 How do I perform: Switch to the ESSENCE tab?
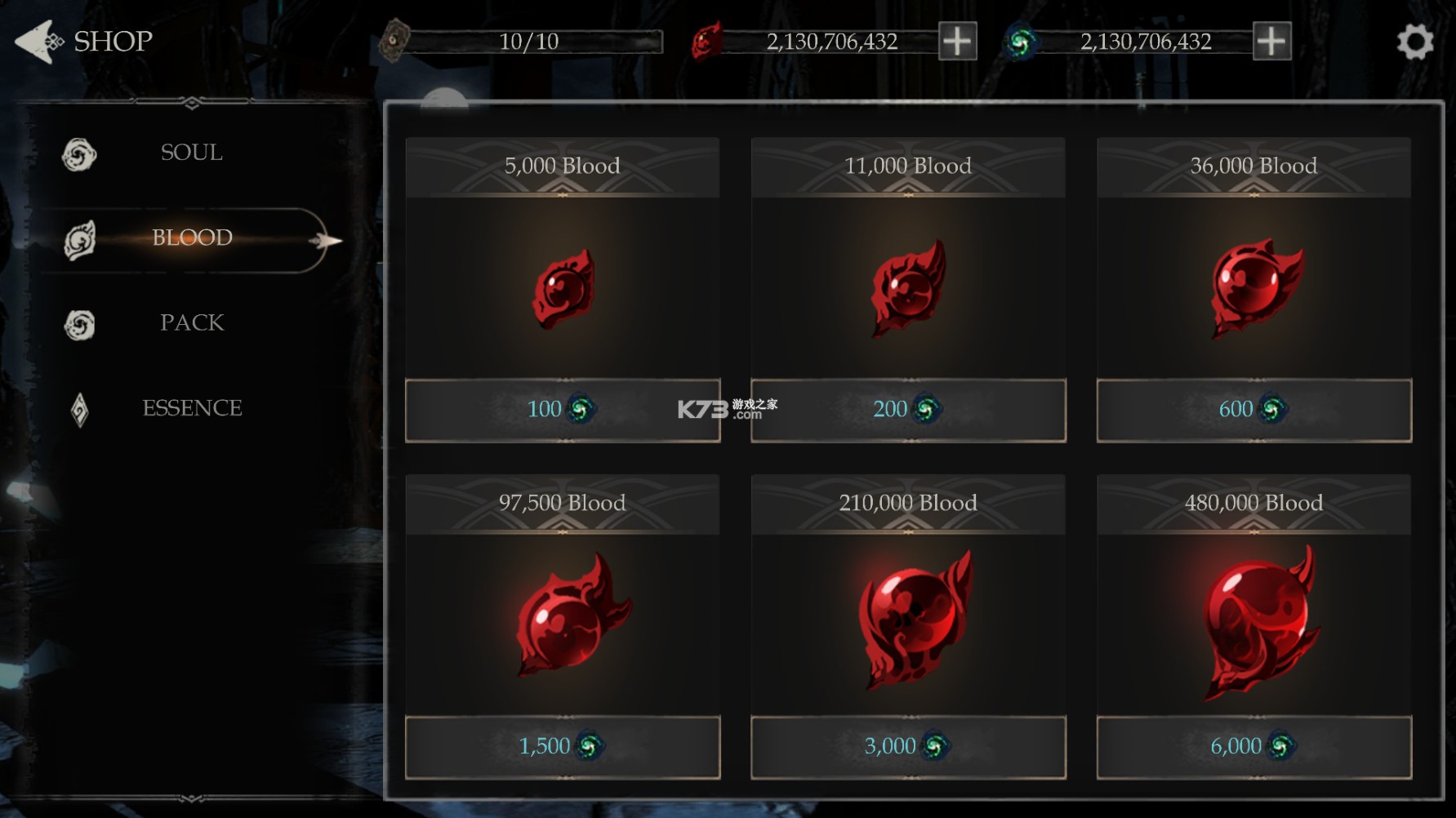tap(192, 407)
